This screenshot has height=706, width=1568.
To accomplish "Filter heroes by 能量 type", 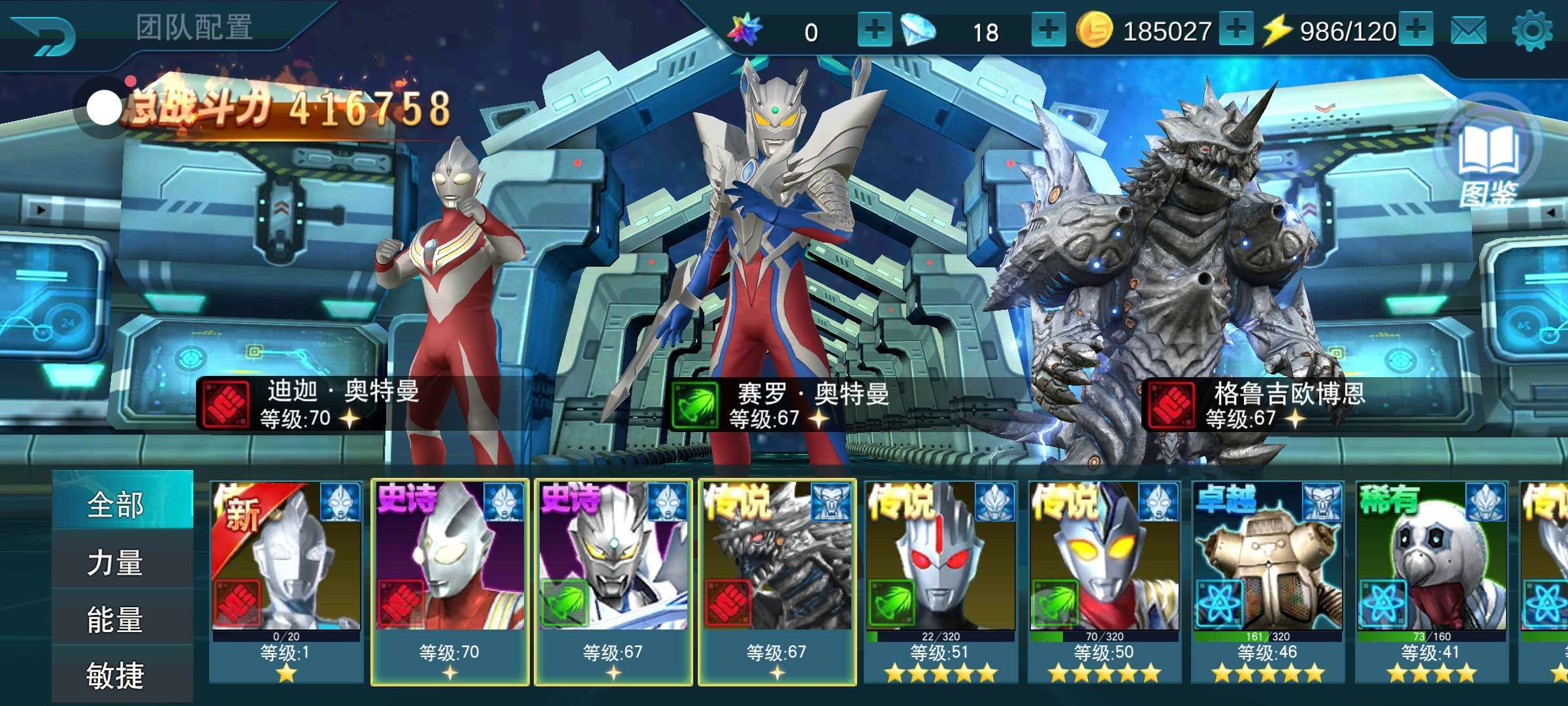I will tap(116, 620).
